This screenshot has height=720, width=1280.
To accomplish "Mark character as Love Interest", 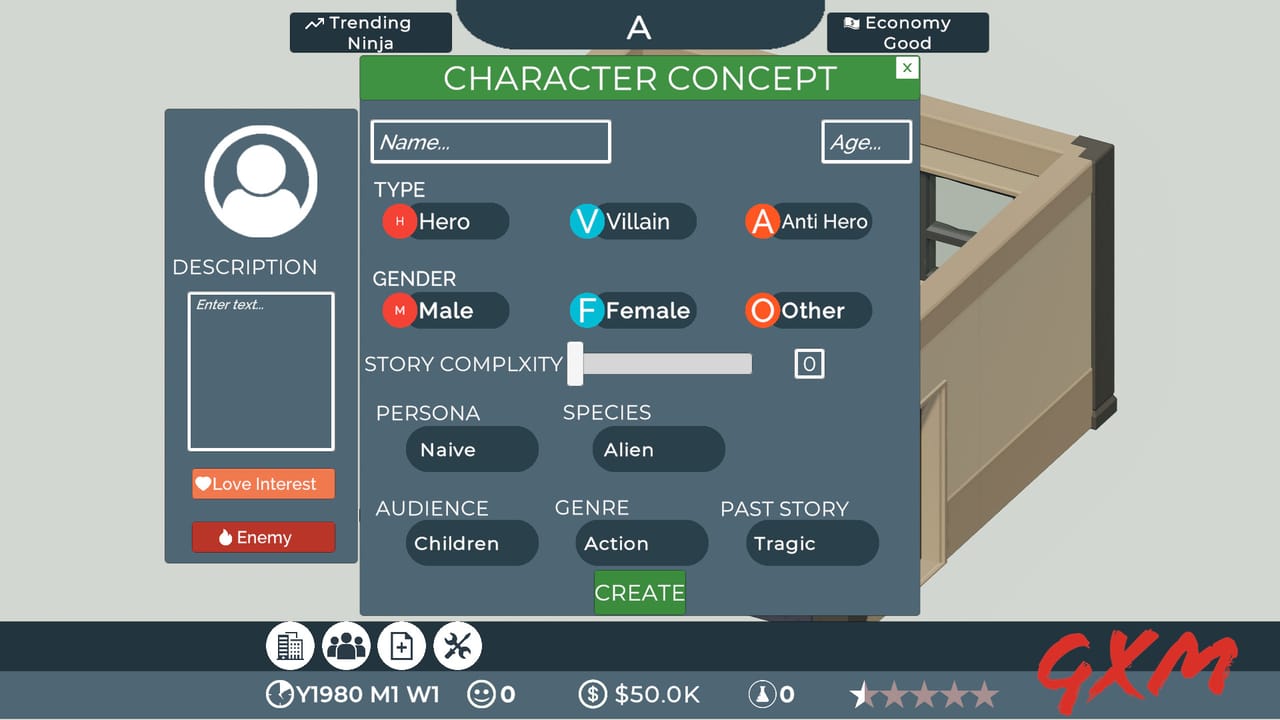I will point(262,483).
